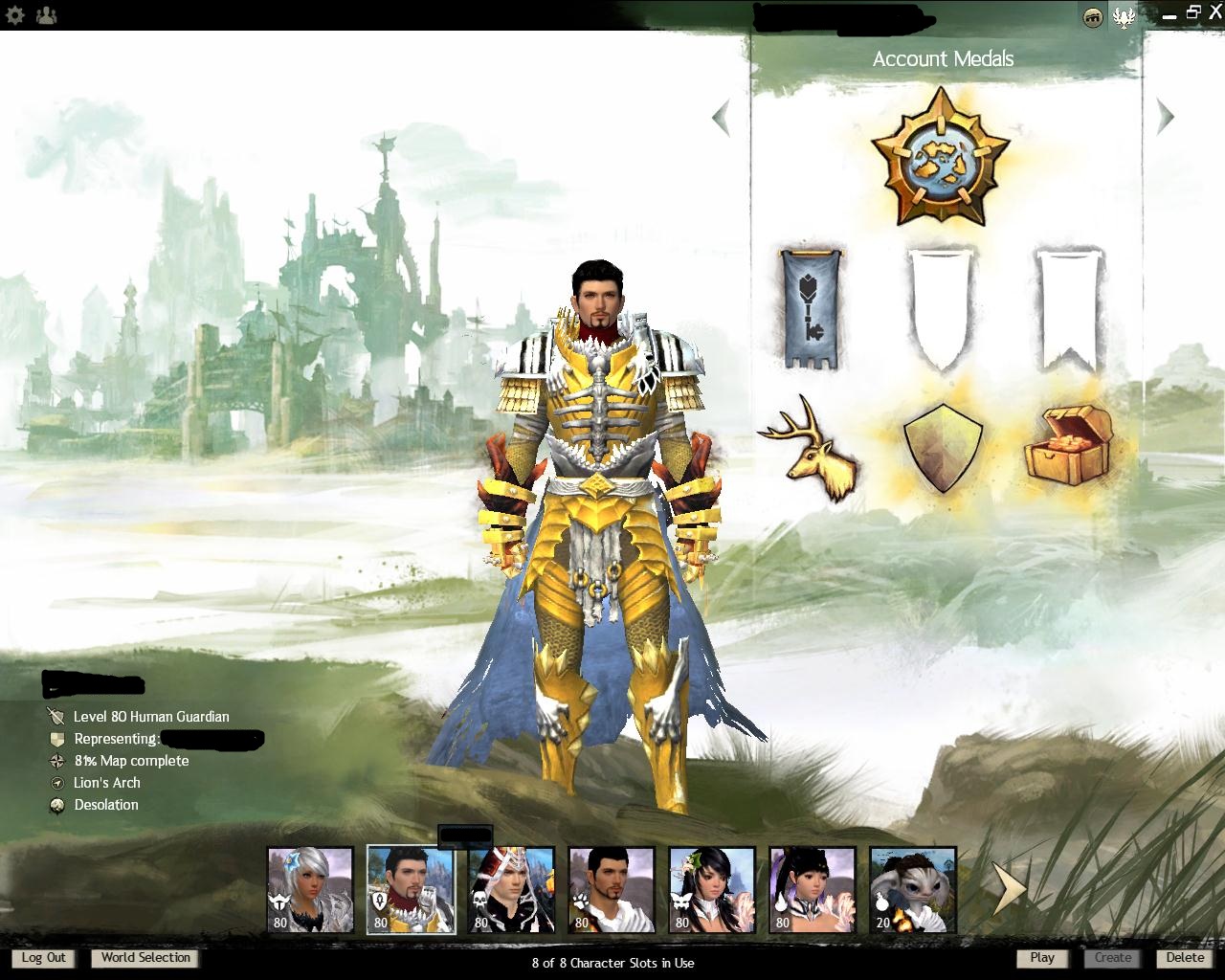The width and height of the screenshot is (1225, 980).
Task: Select the treasure chest medal
Action: (x=1069, y=444)
